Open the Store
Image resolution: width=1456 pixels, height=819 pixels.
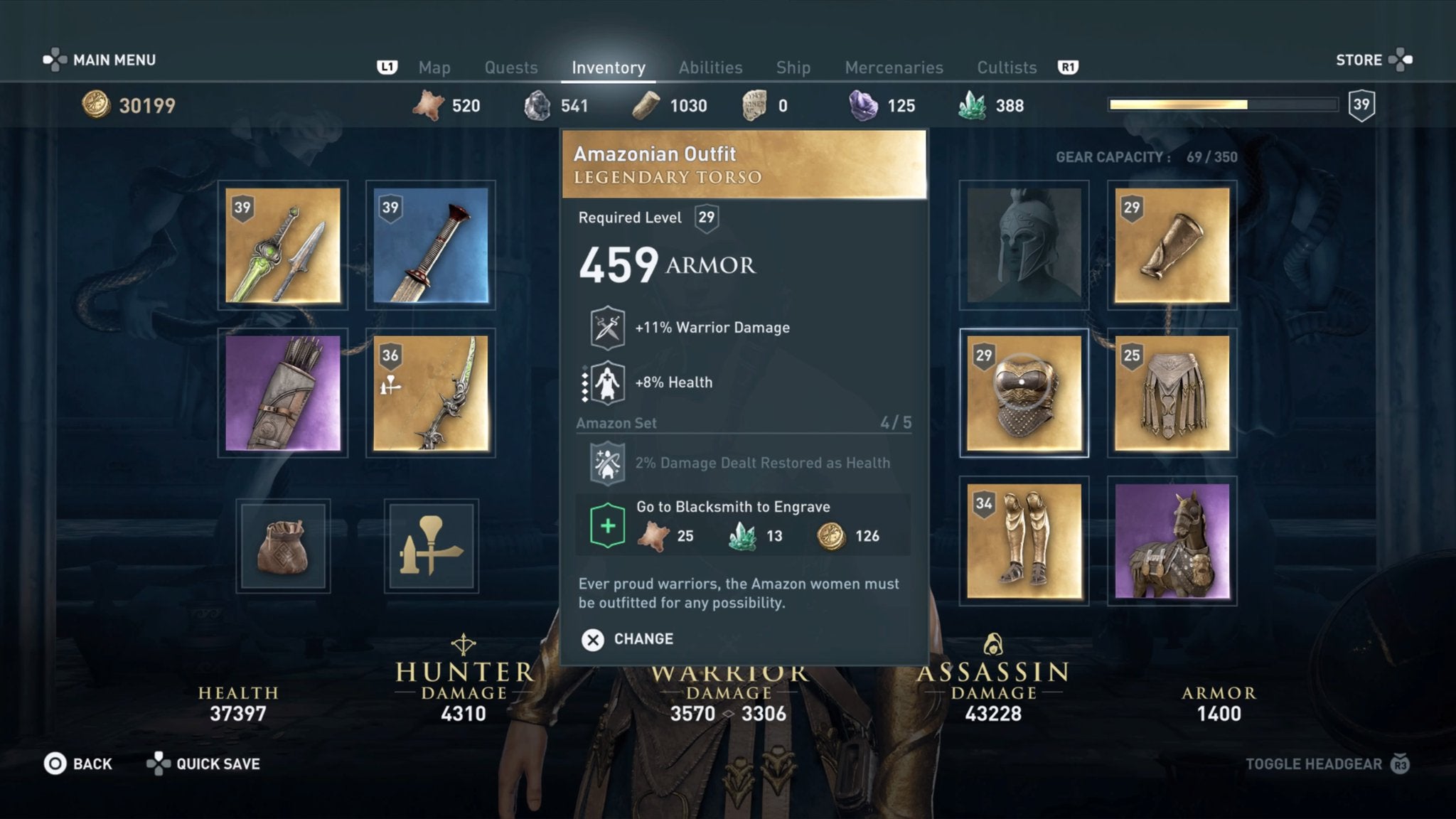point(1359,60)
